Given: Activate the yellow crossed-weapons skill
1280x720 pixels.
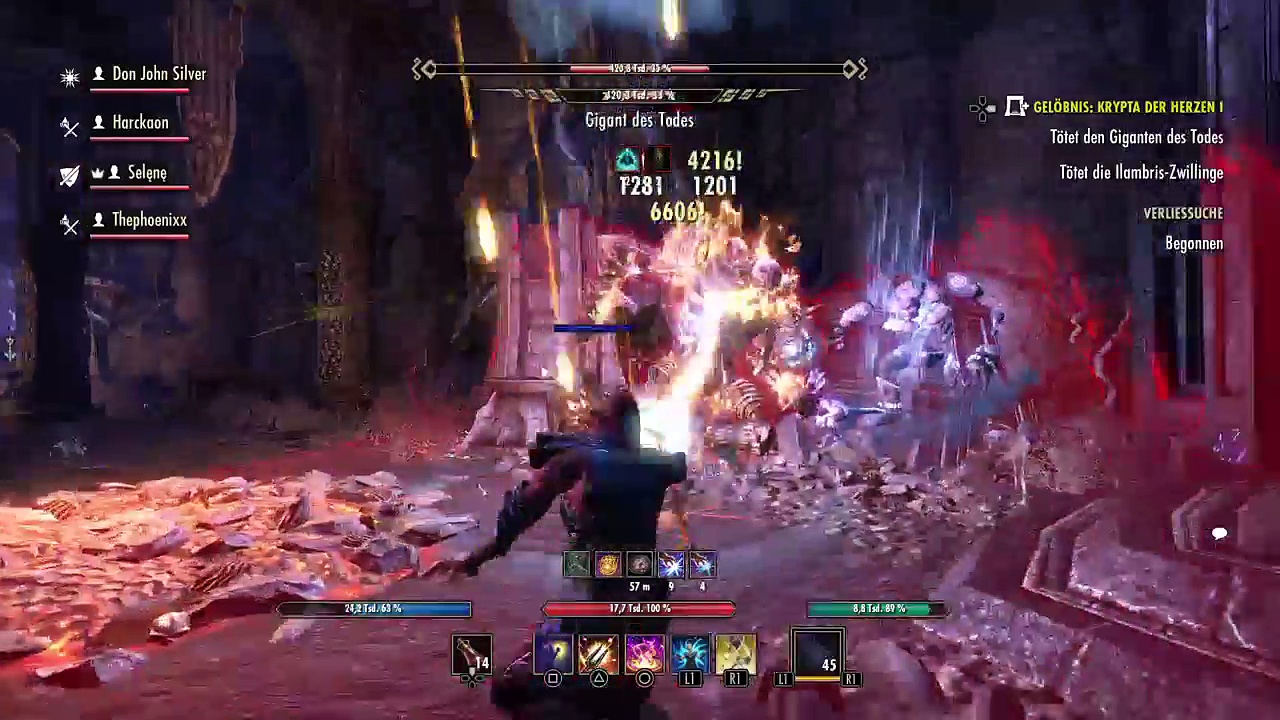Looking at the screenshot, I should 736,655.
